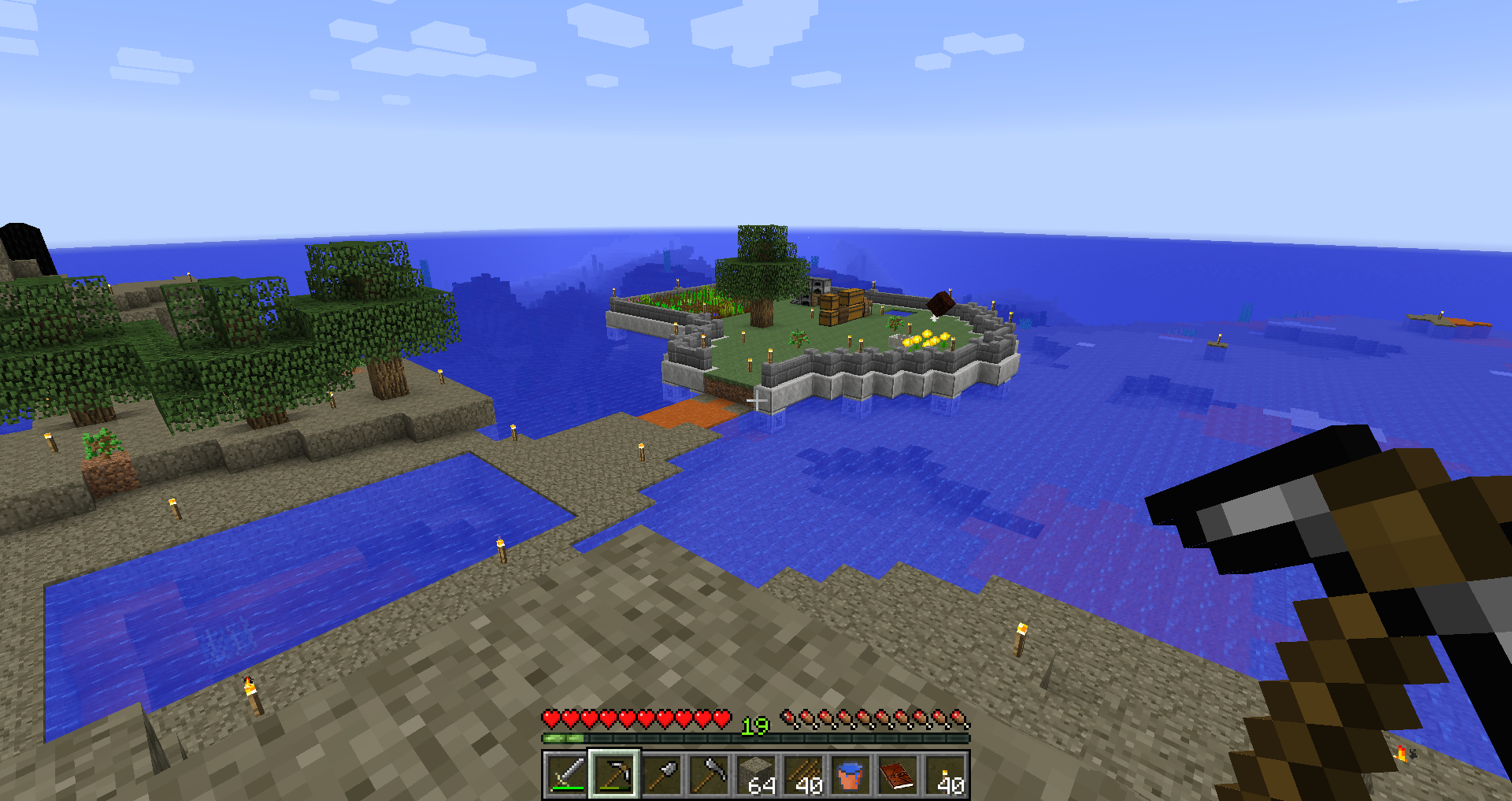Choose the brown book hotbar slot
The width and height of the screenshot is (1512, 801).
click(x=898, y=774)
